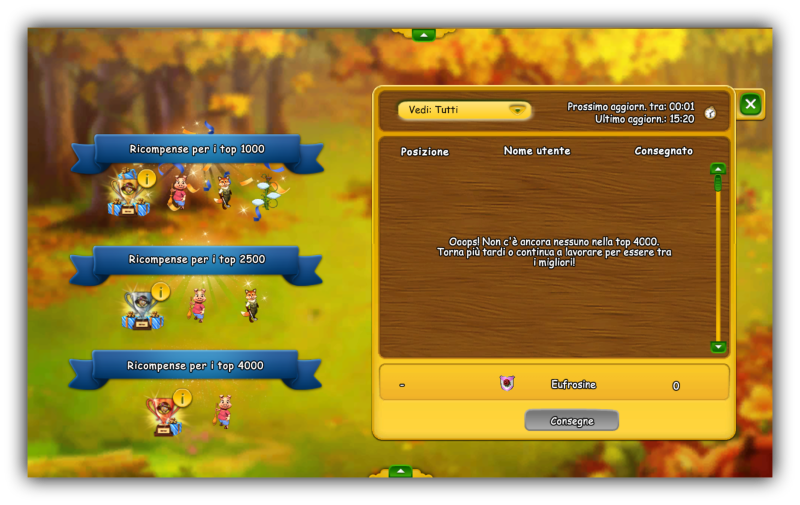Image resolution: width=800 pixels, height=505 pixels.
Task: Click the Nome utente column header
Action: (x=537, y=151)
